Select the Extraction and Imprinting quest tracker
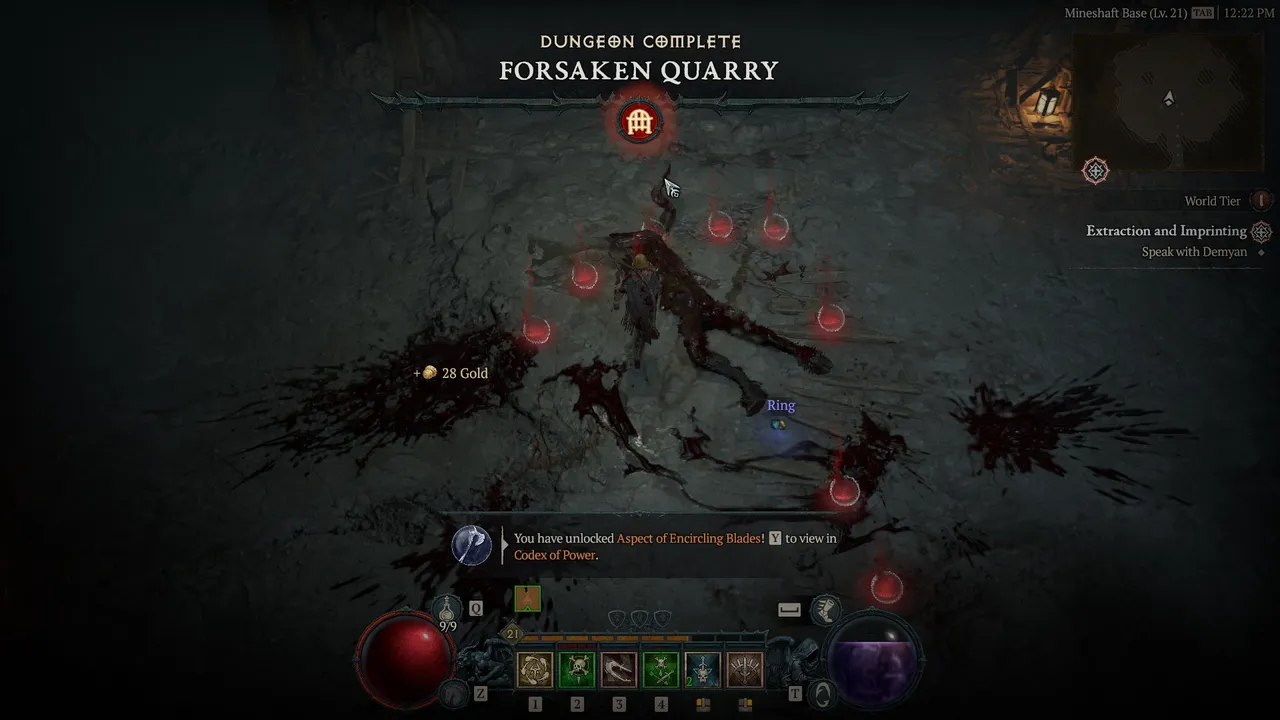The image size is (1280, 720). 1166,231
